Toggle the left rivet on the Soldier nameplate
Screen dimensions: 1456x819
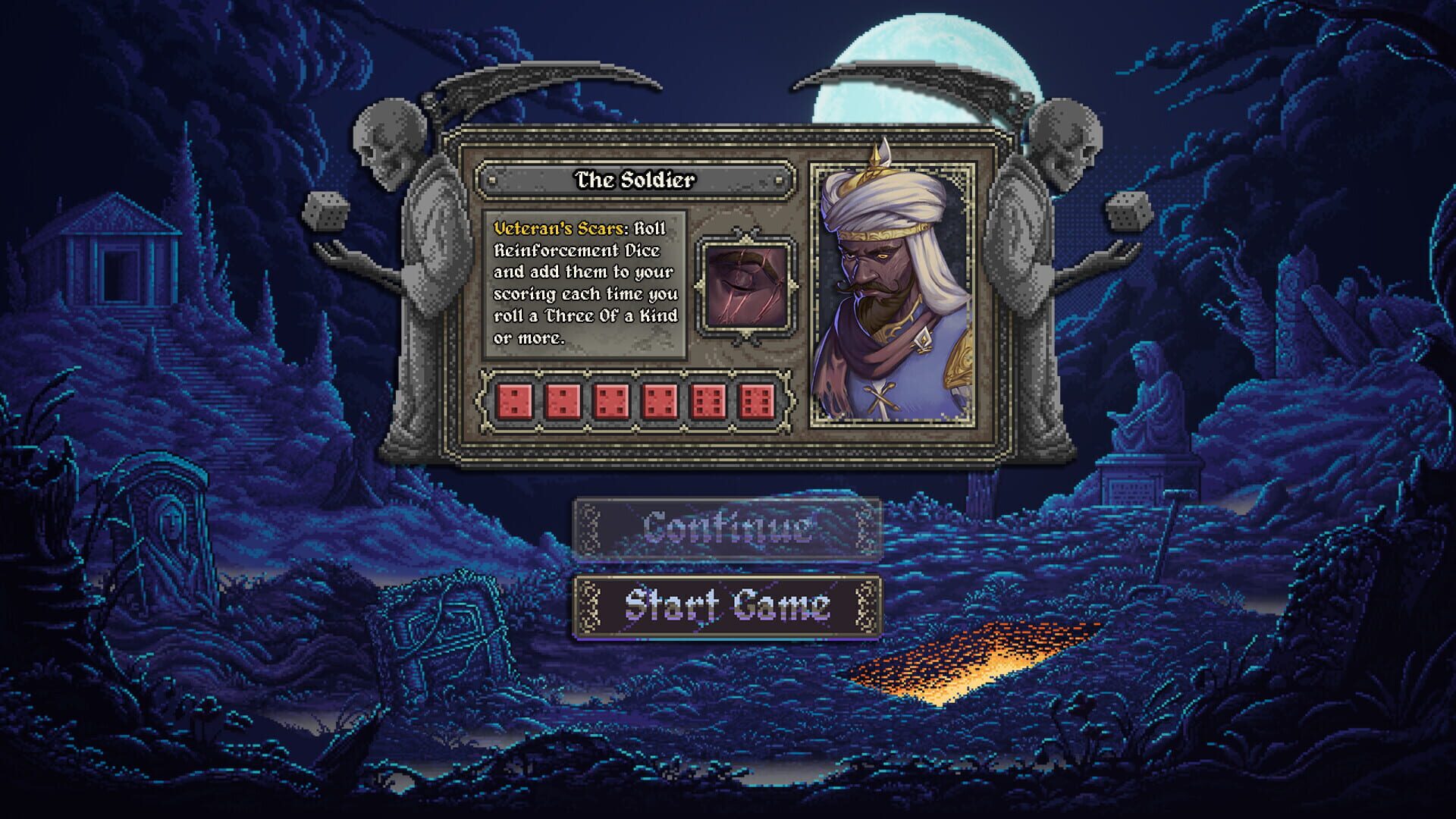coord(492,180)
